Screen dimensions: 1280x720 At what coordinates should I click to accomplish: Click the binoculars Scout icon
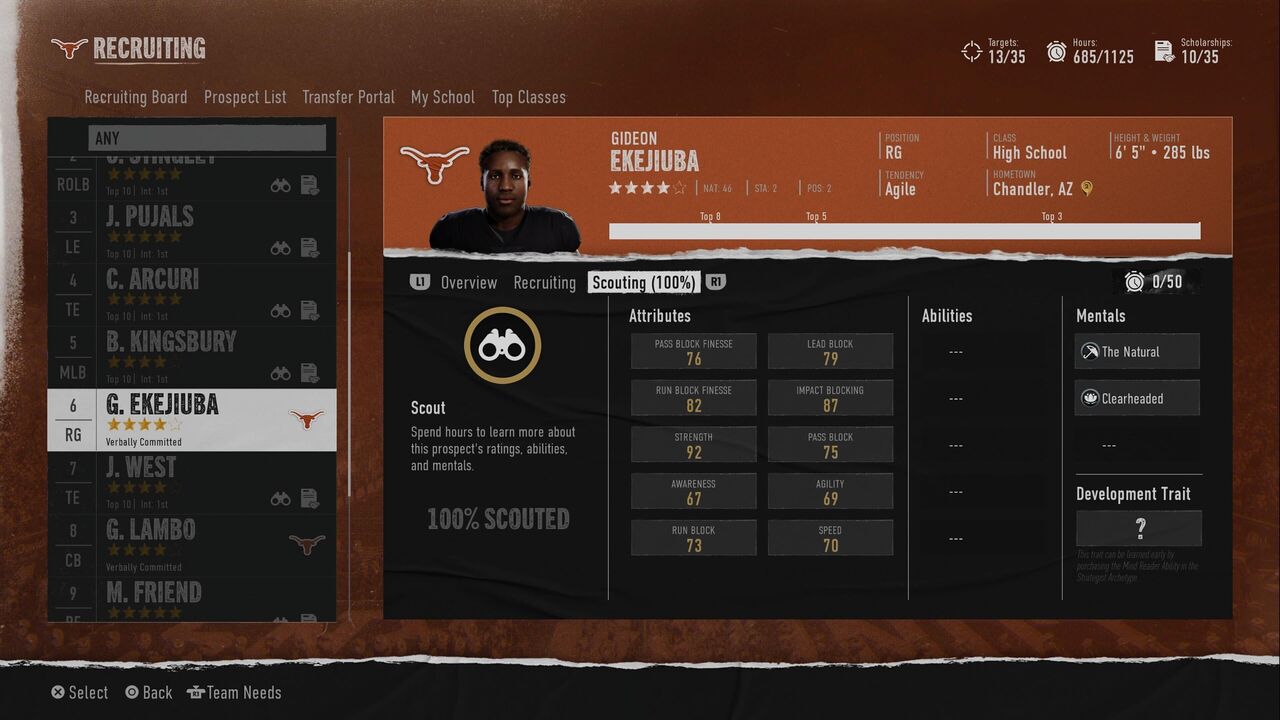502,346
